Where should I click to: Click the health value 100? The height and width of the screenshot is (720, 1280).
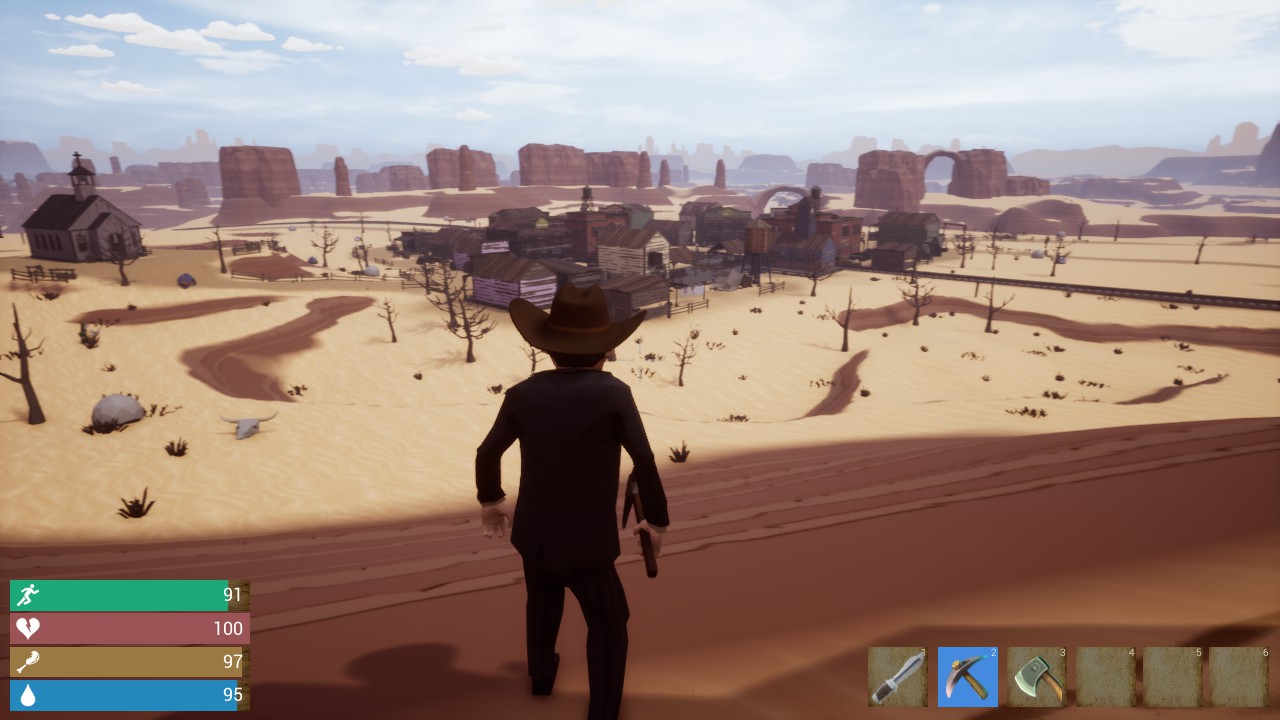pyautogui.click(x=228, y=628)
